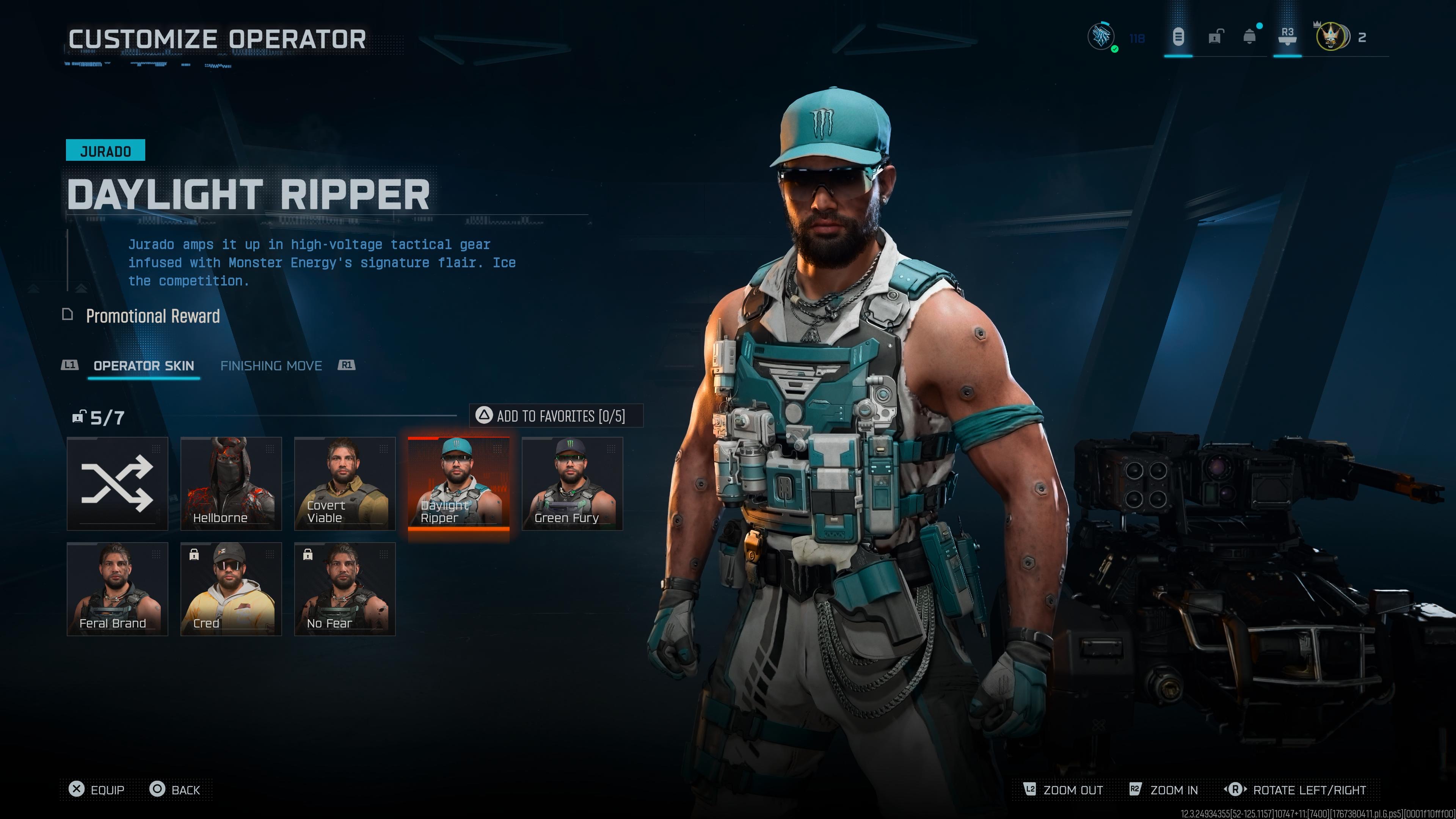The width and height of the screenshot is (1456, 819).
Task: Open the player profile crown emblem
Action: (x=1330, y=37)
